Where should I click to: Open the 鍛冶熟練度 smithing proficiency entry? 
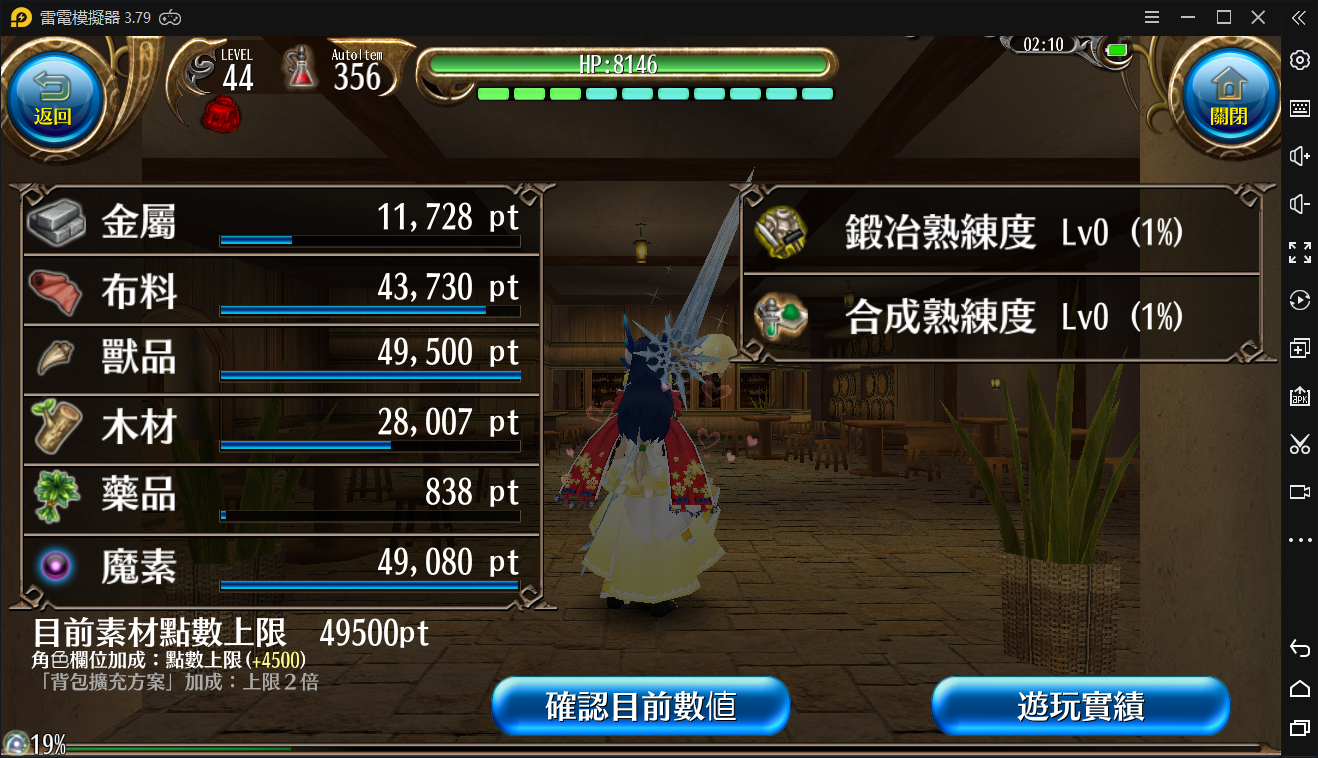(x=1000, y=234)
